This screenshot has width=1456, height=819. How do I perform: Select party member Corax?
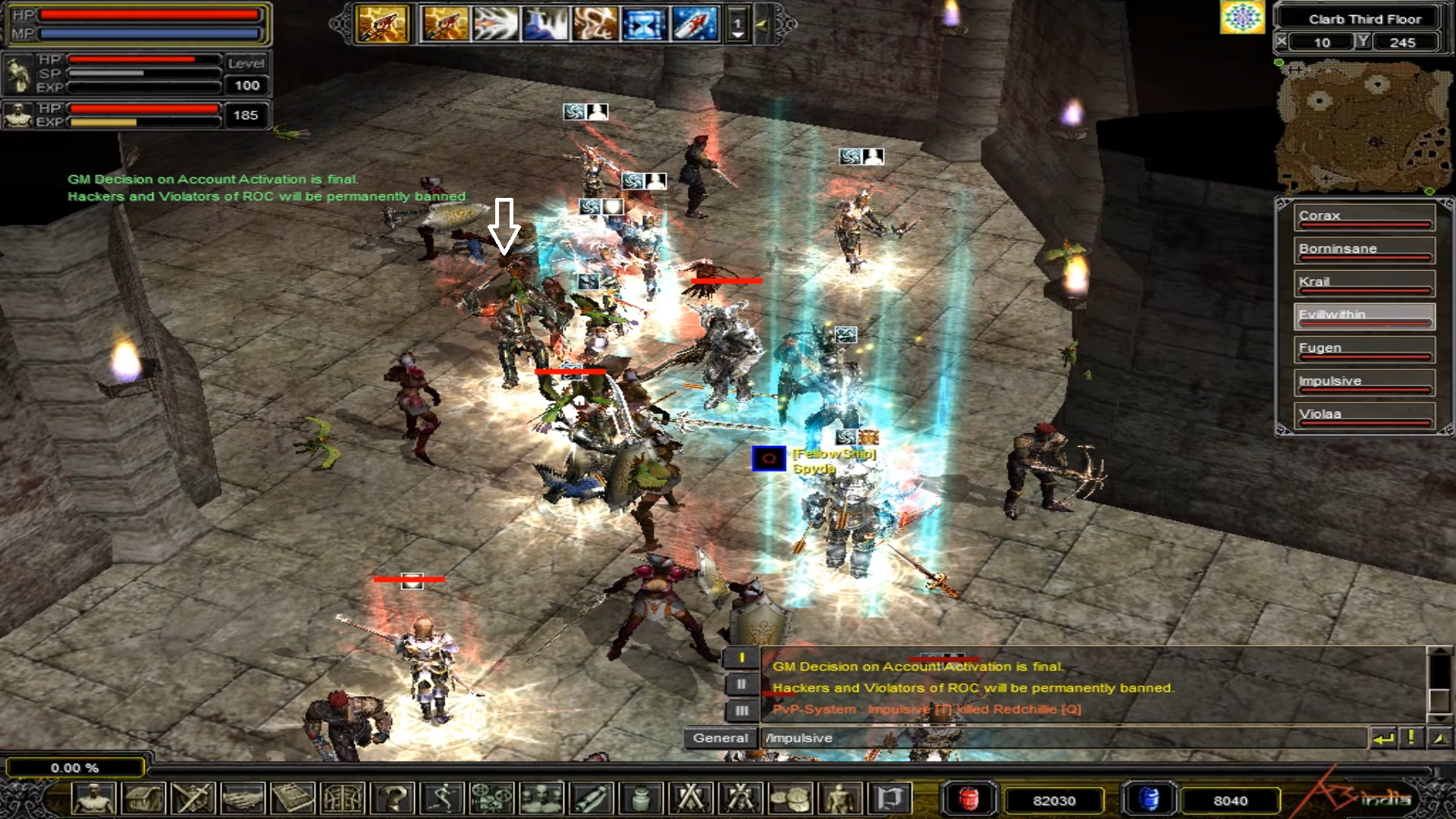click(1363, 217)
